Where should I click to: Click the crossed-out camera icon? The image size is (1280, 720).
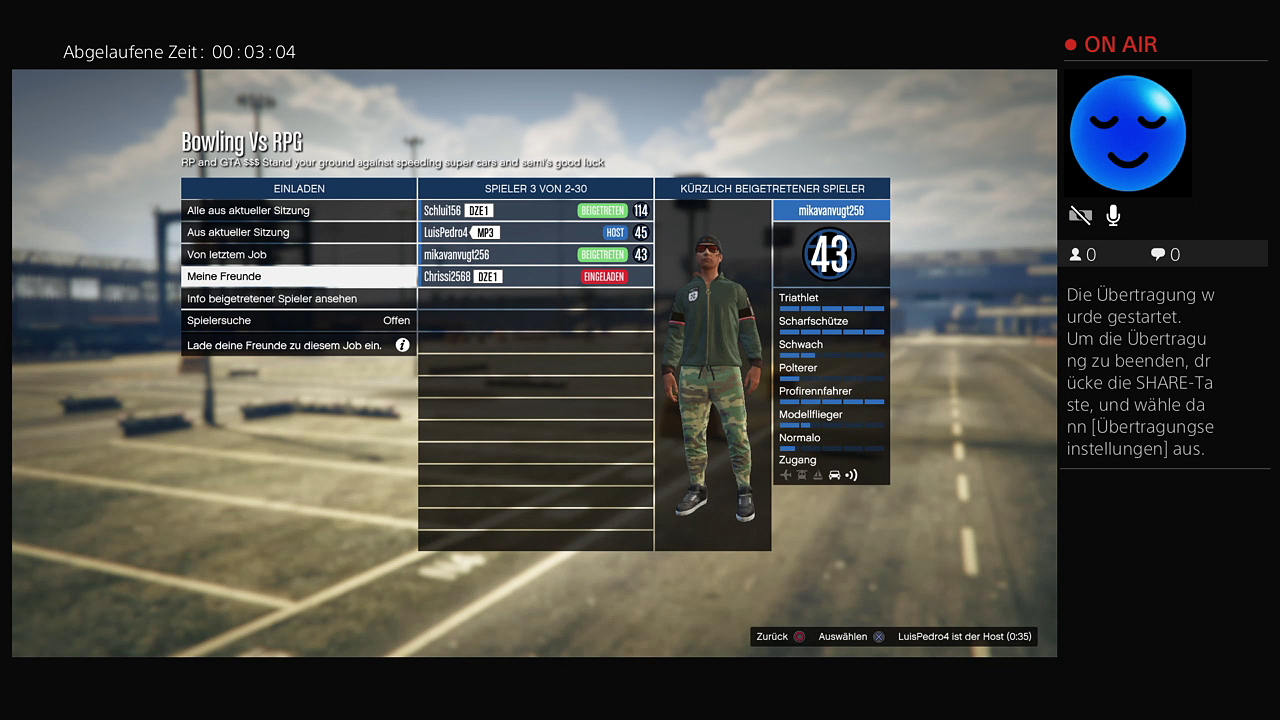(1080, 215)
